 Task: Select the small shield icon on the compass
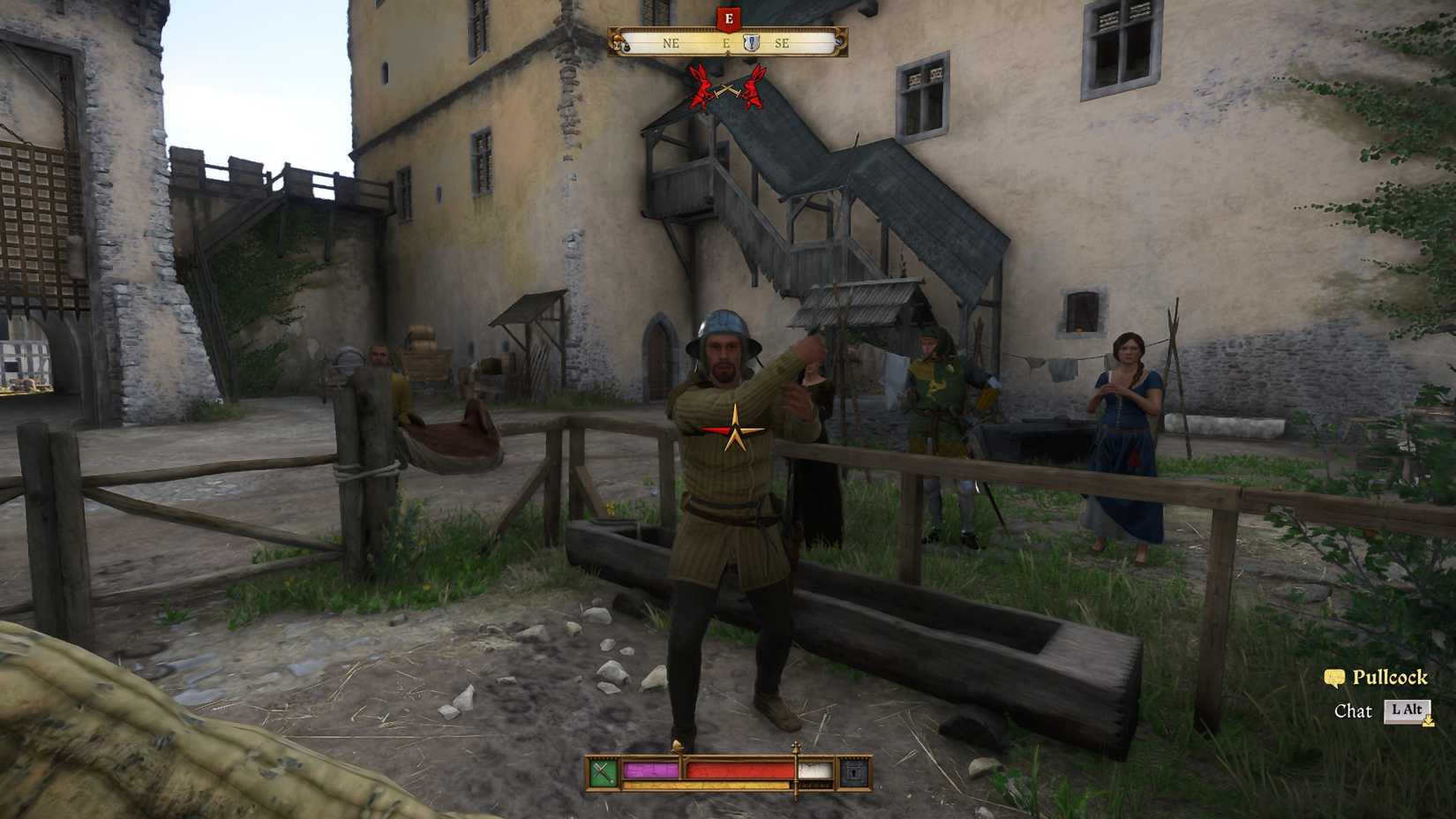point(752,41)
